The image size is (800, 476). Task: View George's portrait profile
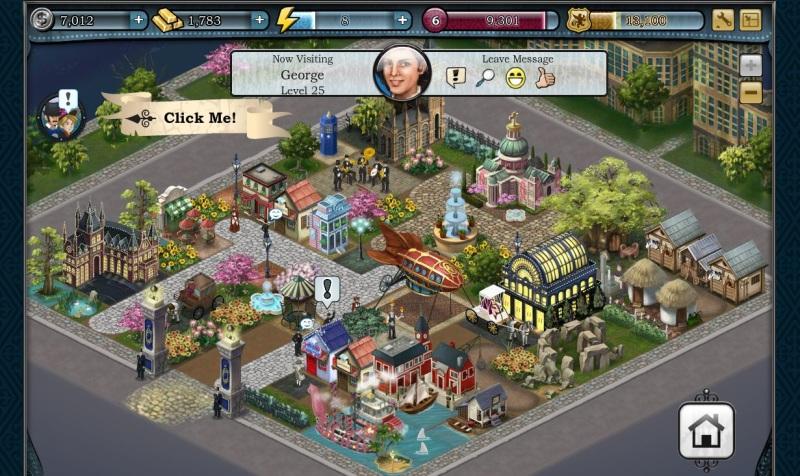(x=402, y=73)
